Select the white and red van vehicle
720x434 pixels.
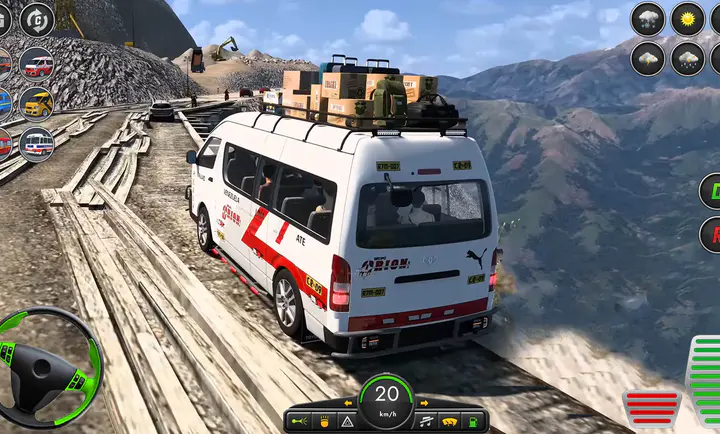coord(37,65)
